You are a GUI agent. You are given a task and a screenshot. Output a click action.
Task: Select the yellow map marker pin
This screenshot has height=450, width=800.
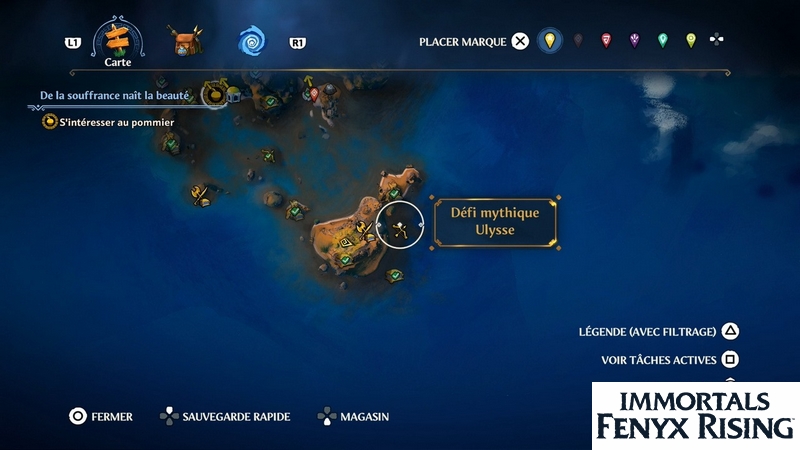548,41
